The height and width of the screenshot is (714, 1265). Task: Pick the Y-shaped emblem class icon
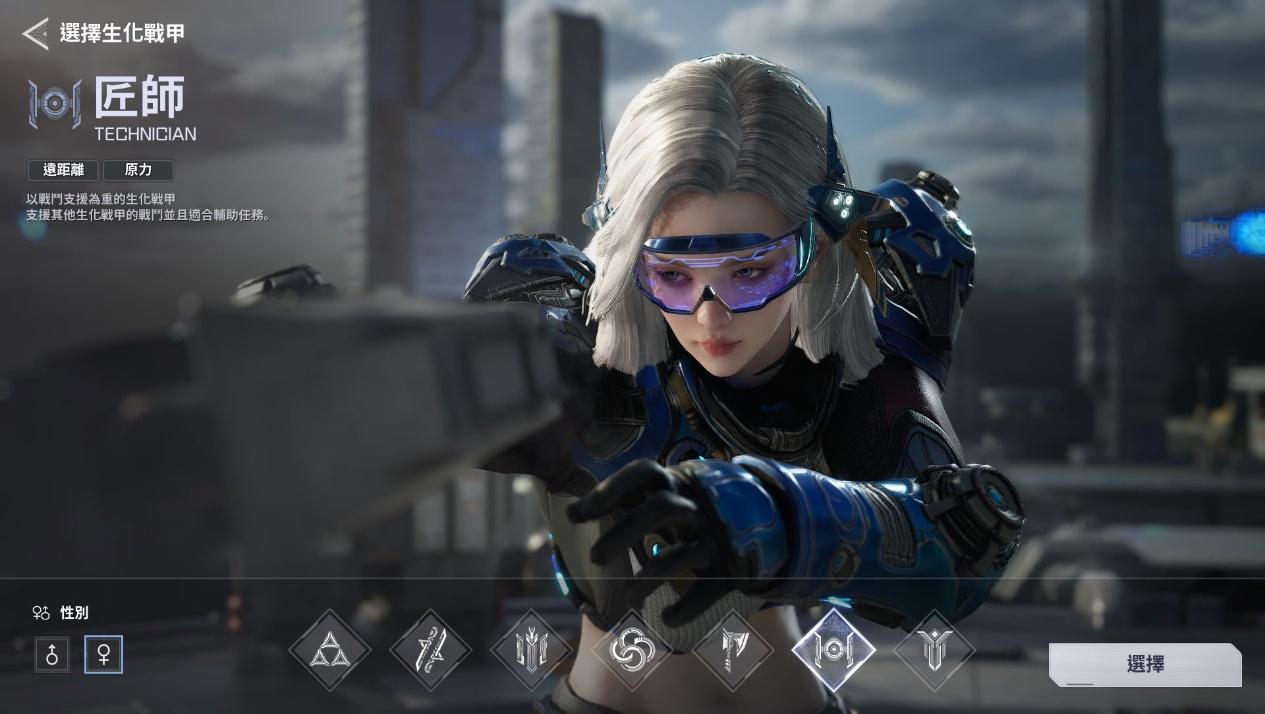933,650
